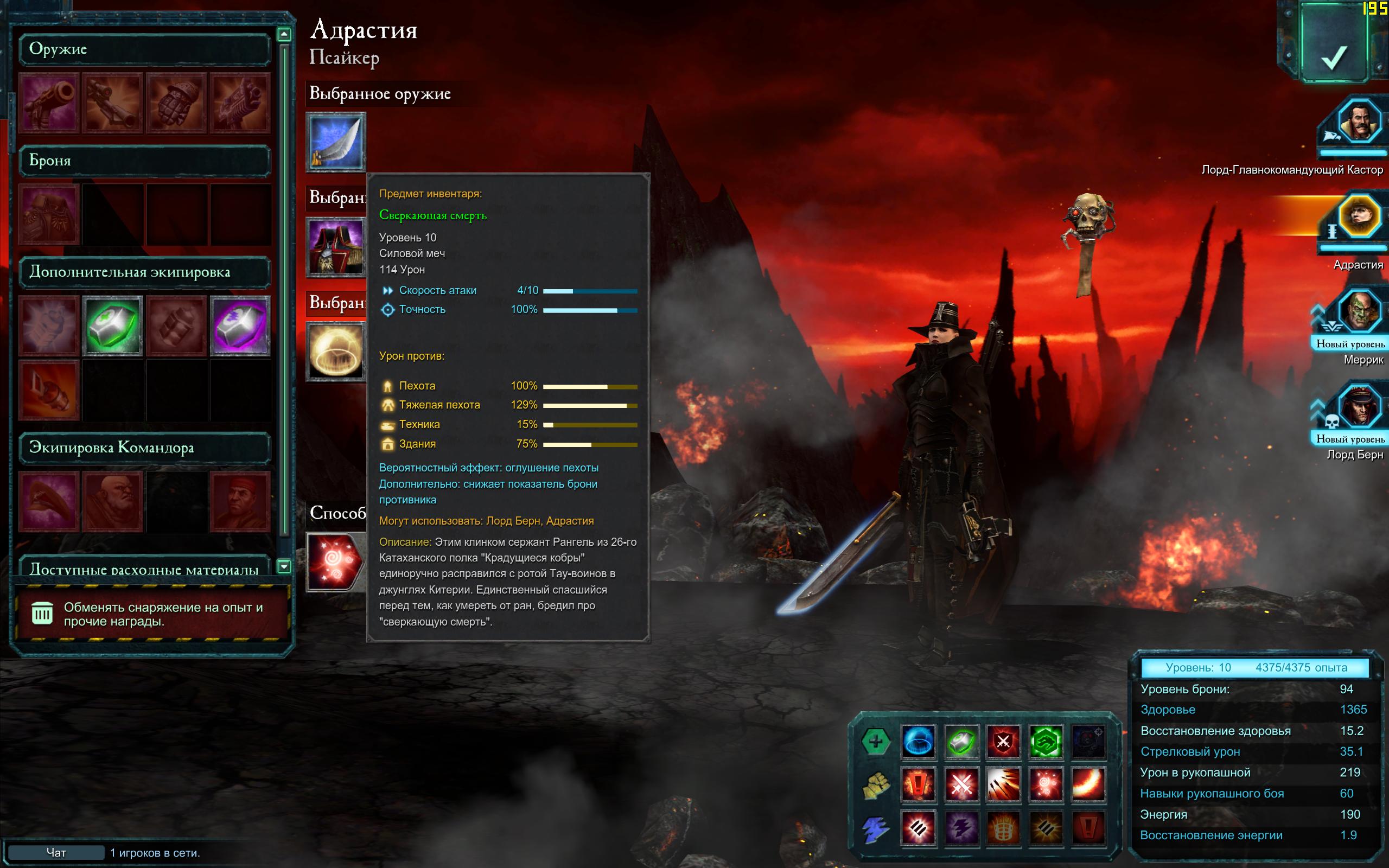Screen dimensions: 1389x868
Task: Trade gear for experience and rewards
Action: pos(152,614)
